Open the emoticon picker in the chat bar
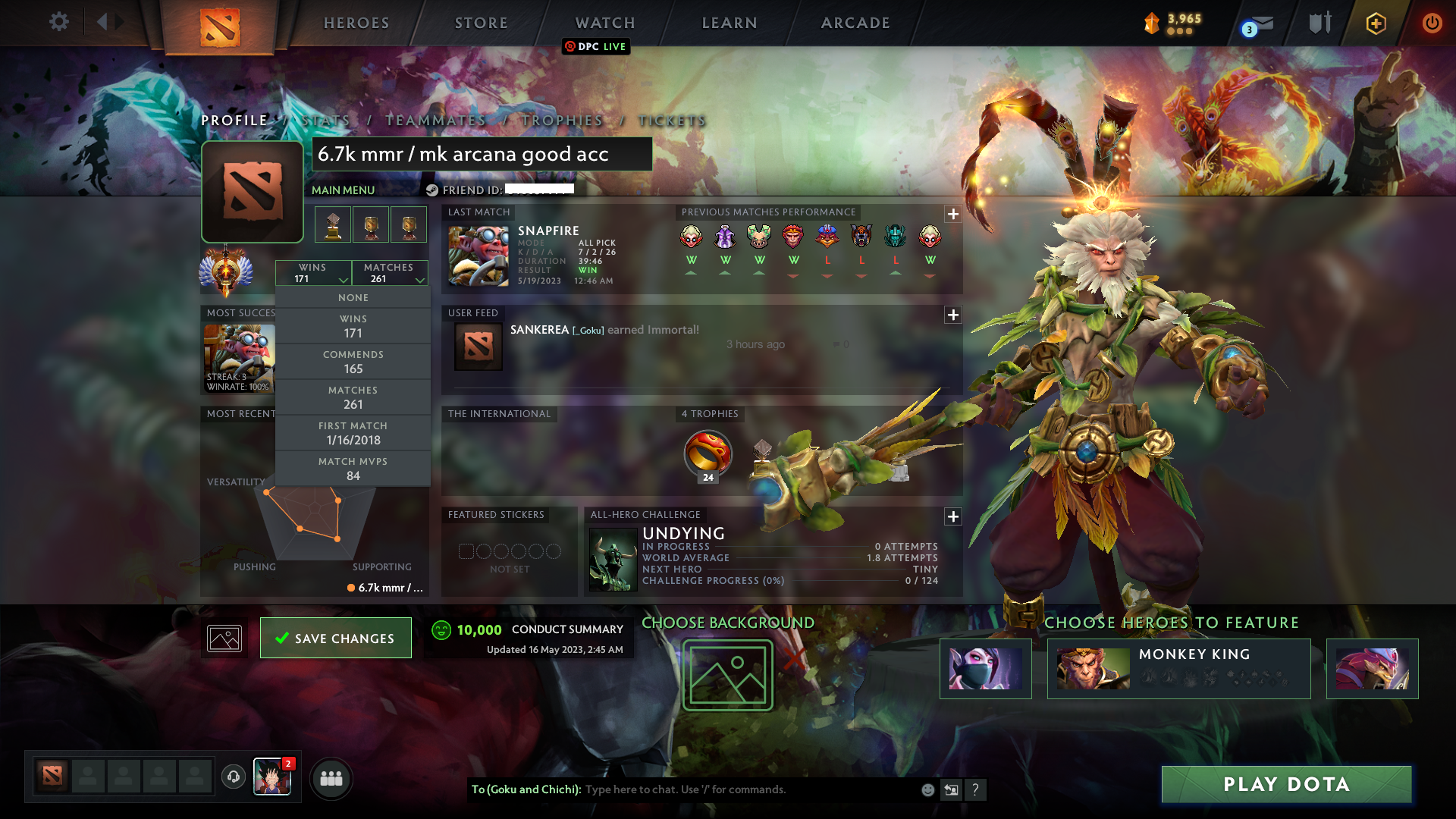The width and height of the screenshot is (1456, 819). [x=927, y=789]
